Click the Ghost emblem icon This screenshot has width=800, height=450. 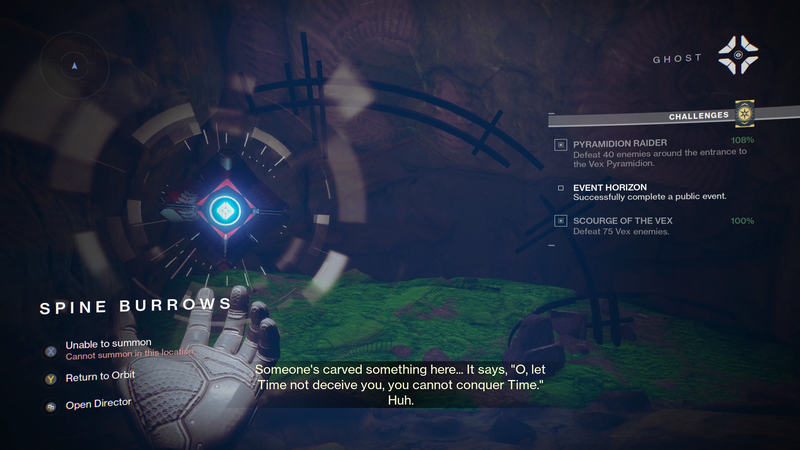tap(738, 59)
